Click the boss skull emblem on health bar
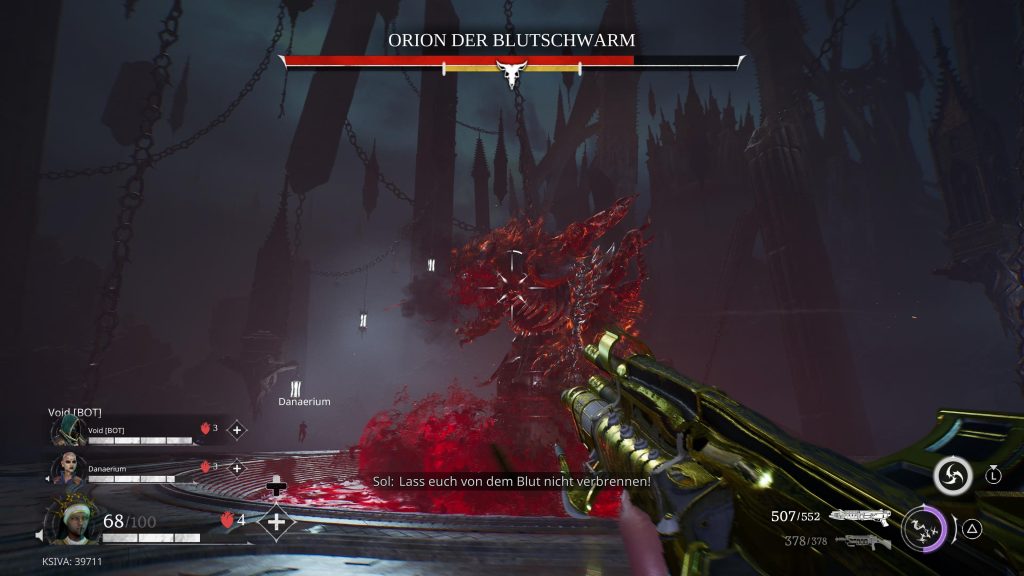Screen dimensions: 1024x576 click(512, 72)
